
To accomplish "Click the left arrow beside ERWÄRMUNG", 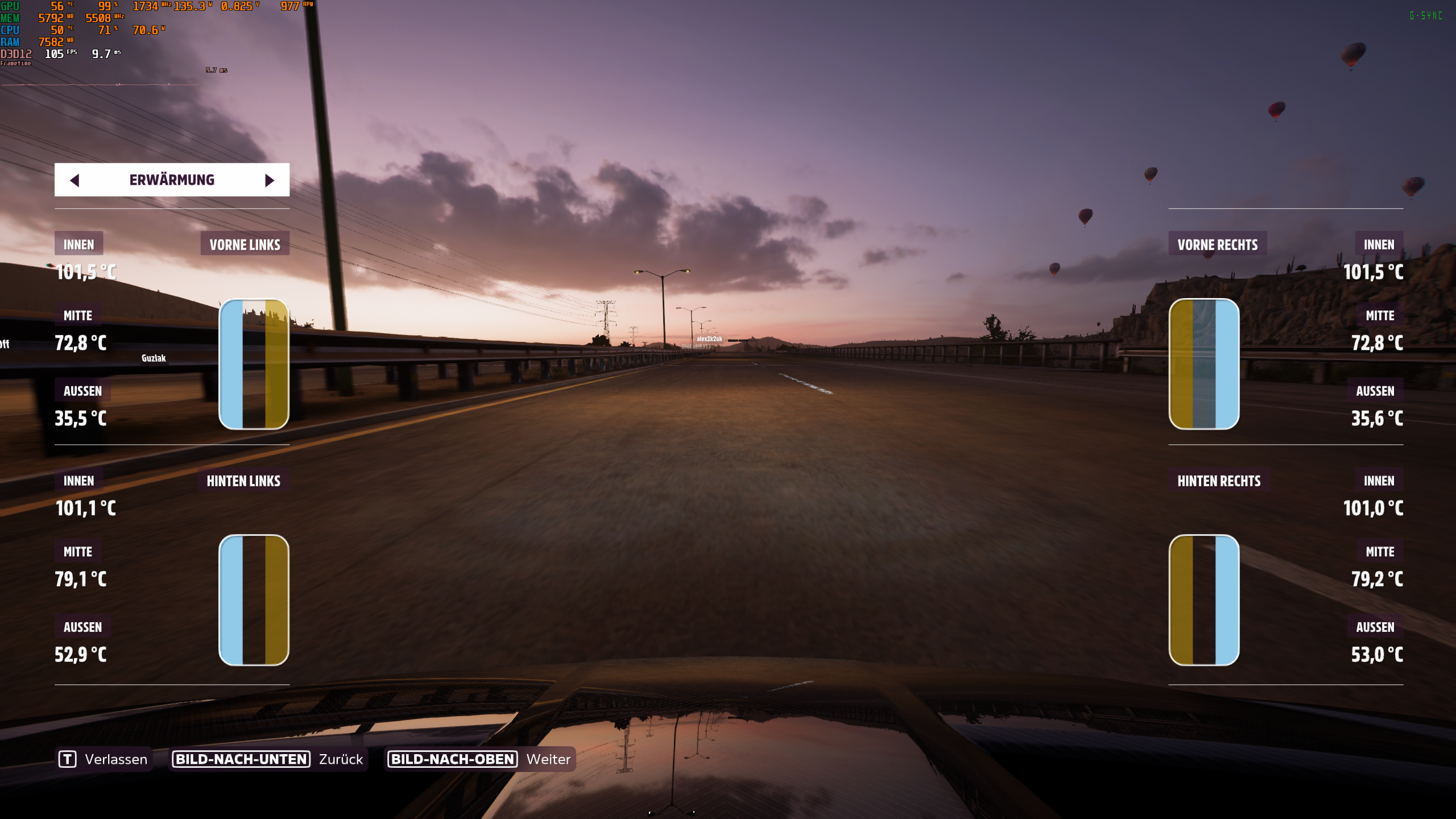I will click(x=75, y=180).
